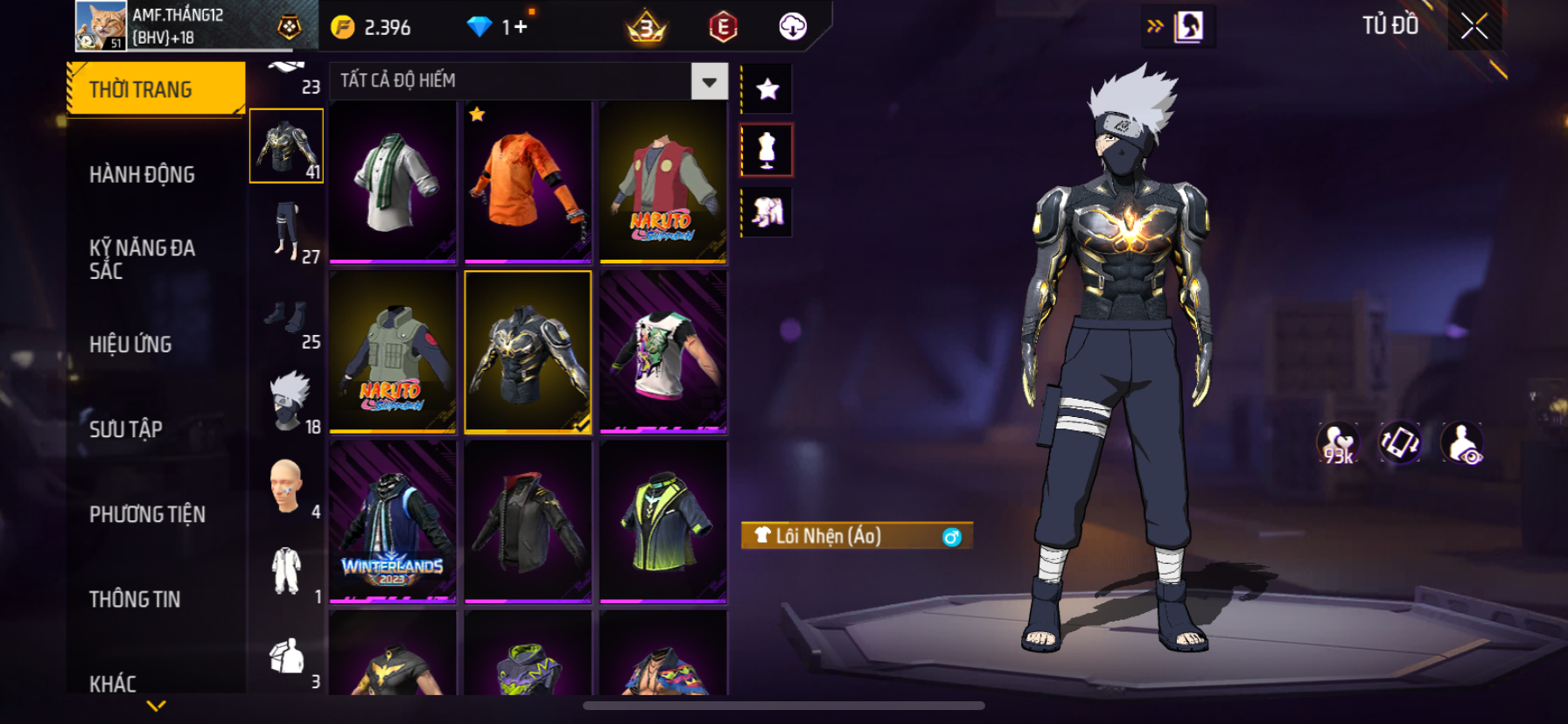Open the shoes category with 25 items
Viewport: 1568px width, 724px height.
(x=287, y=318)
